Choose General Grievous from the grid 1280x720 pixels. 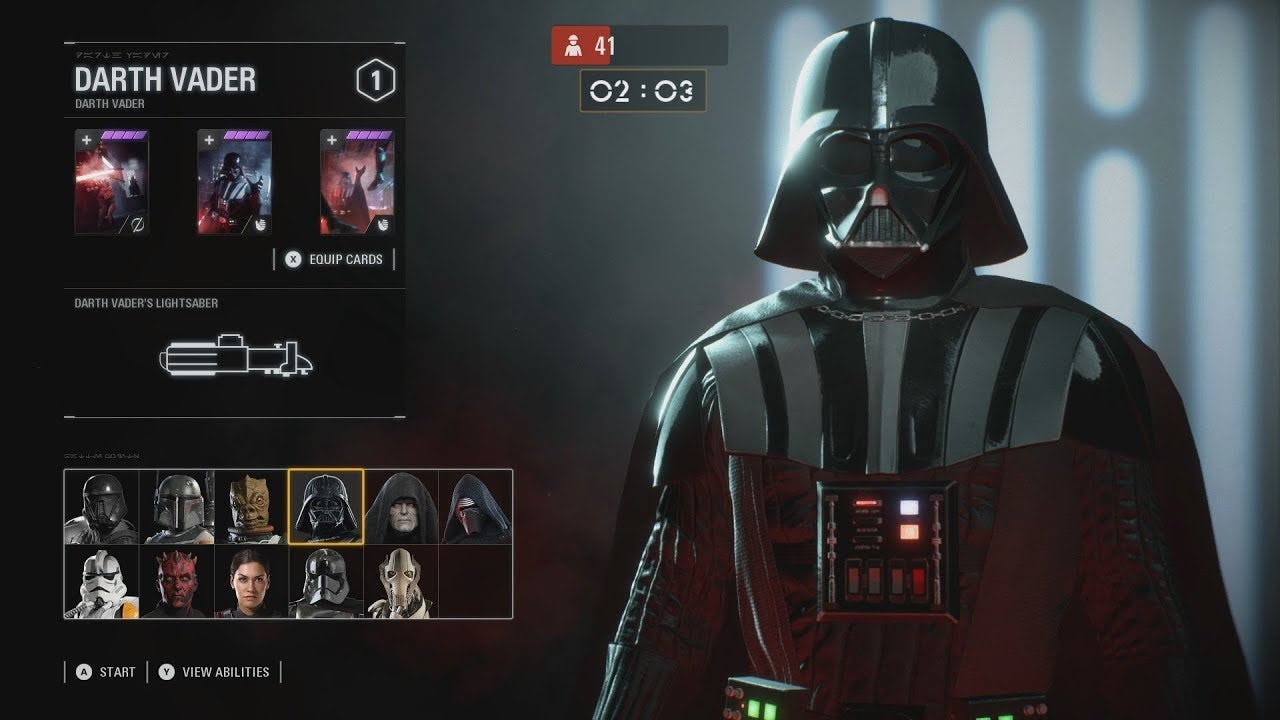401,582
